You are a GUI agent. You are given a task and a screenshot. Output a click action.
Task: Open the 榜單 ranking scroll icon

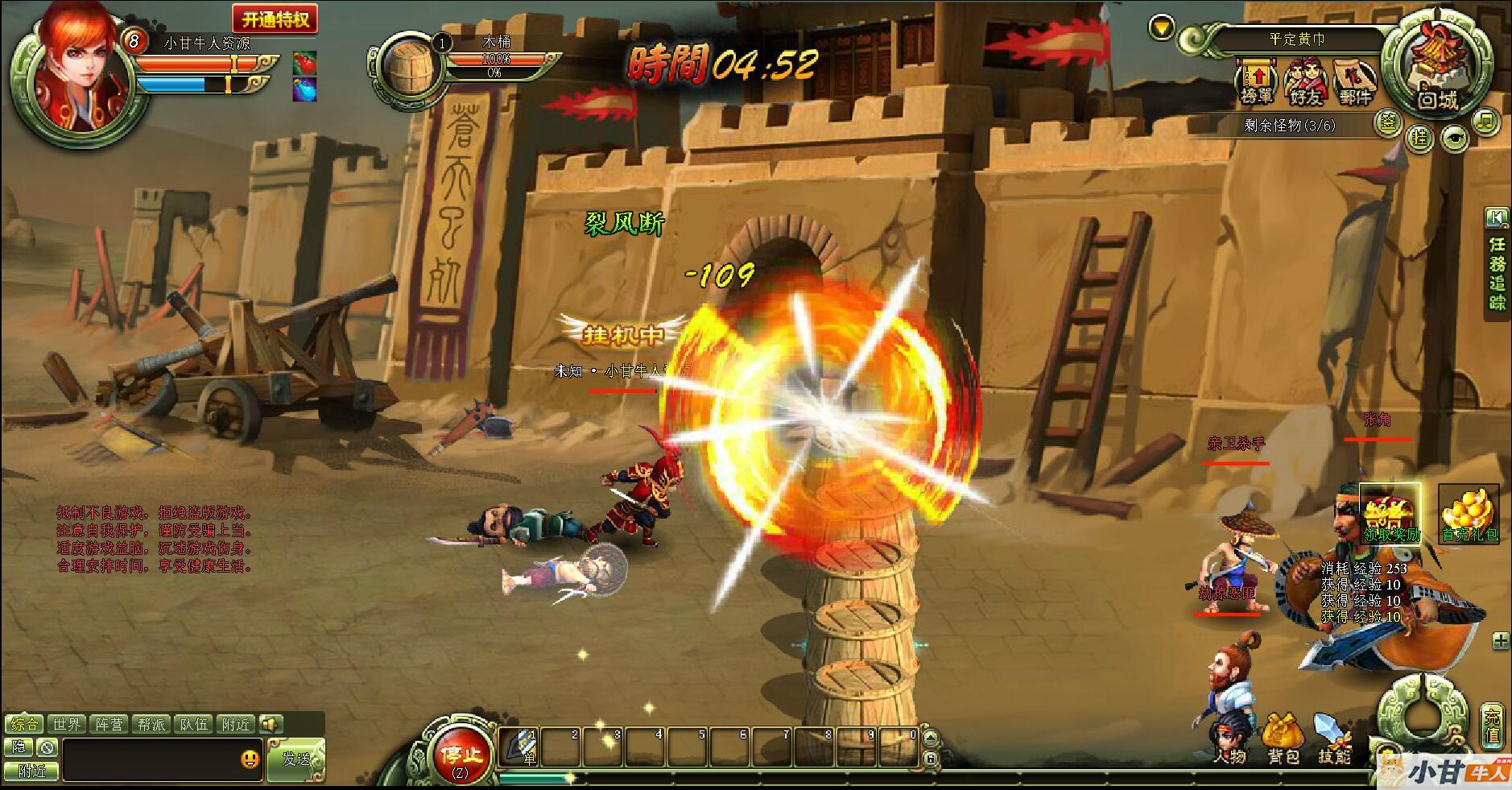(x=1256, y=81)
